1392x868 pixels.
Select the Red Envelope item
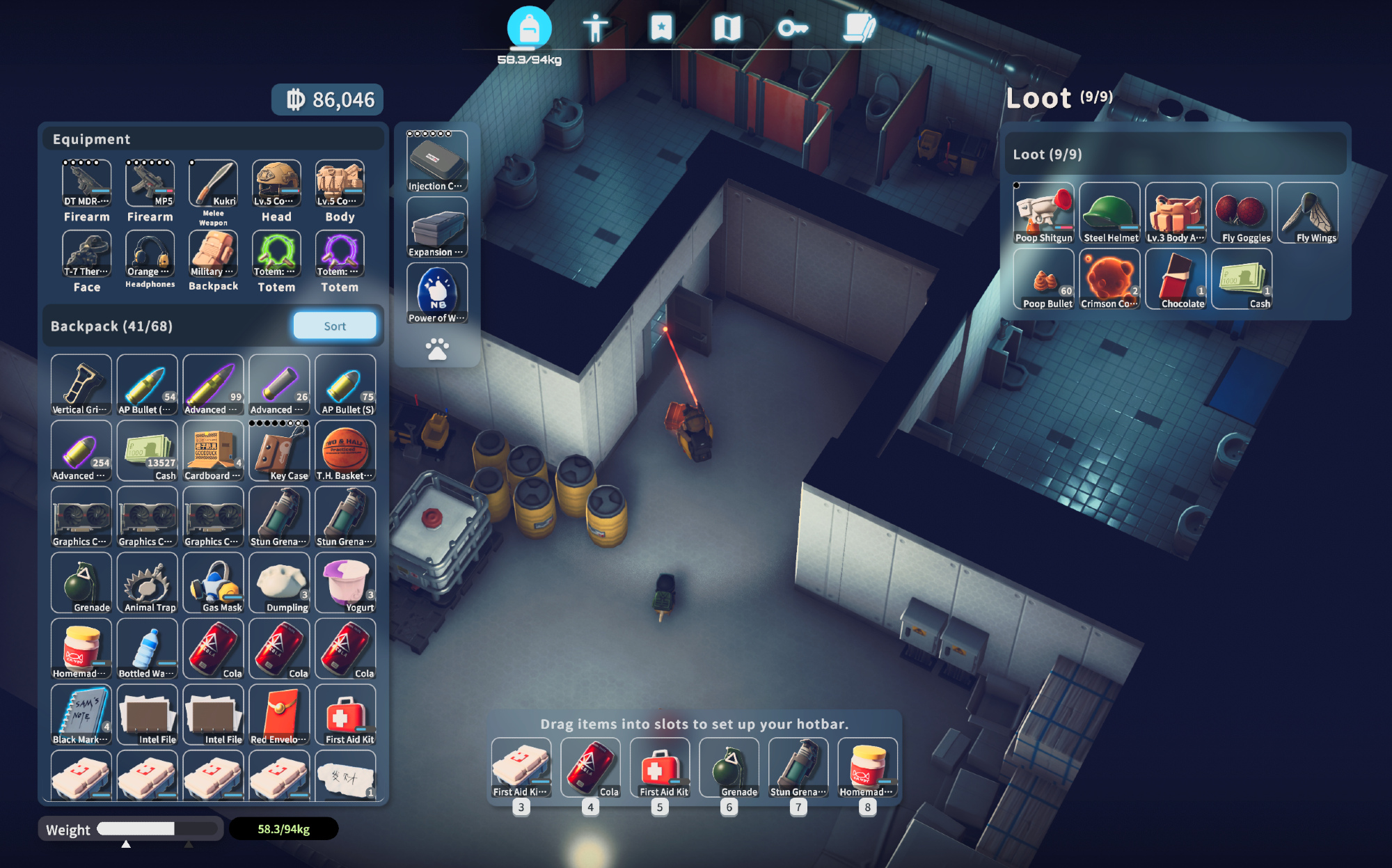tap(279, 714)
